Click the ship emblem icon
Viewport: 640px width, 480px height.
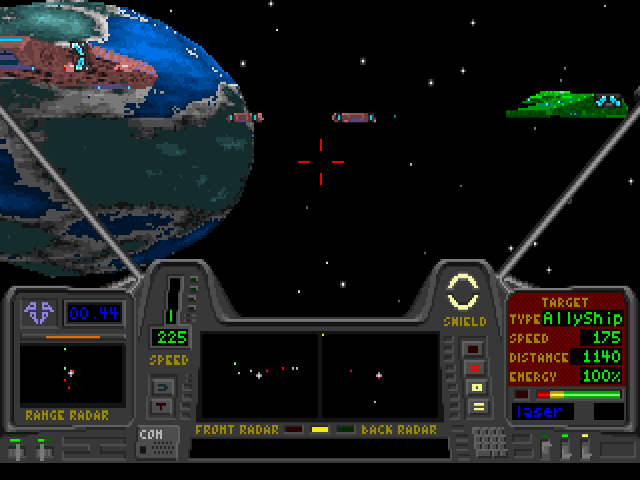pos(41,313)
